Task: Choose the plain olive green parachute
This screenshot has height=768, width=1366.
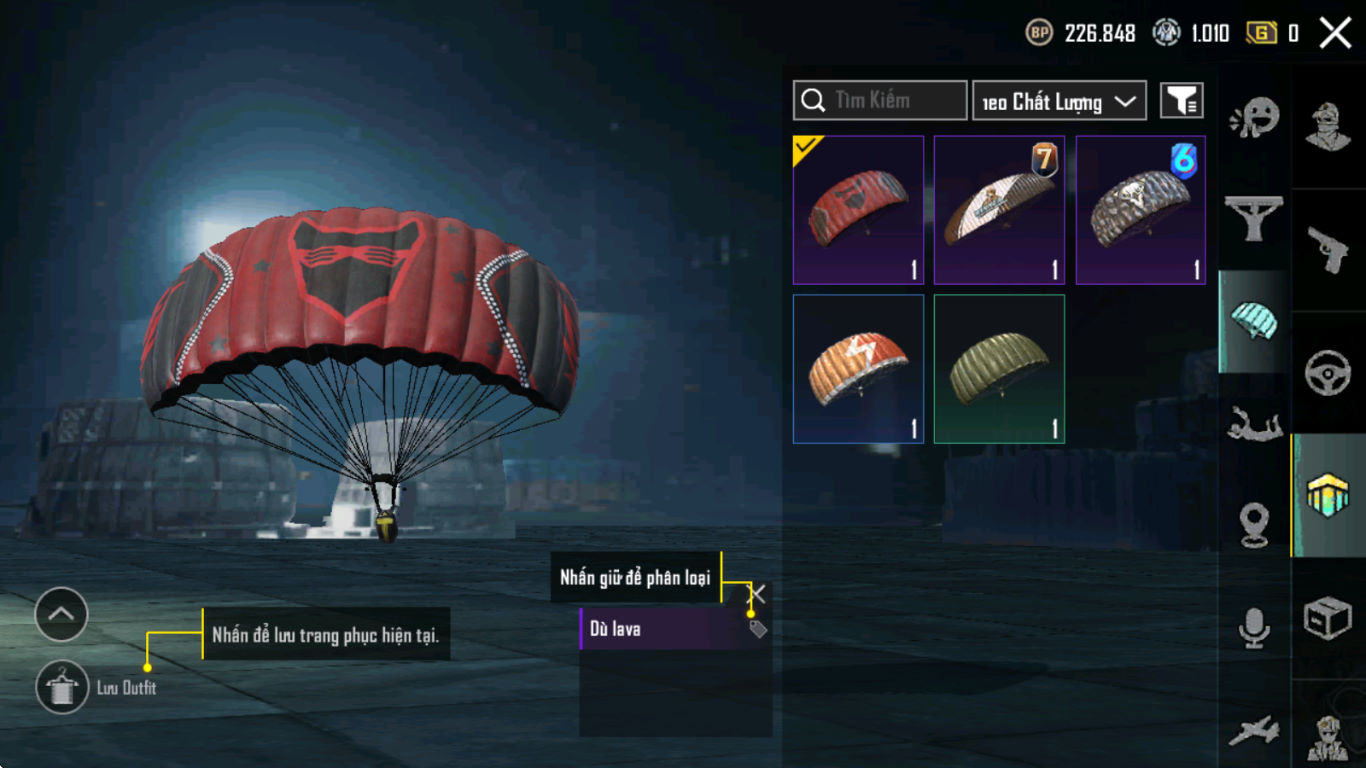Action: click(x=999, y=368)
